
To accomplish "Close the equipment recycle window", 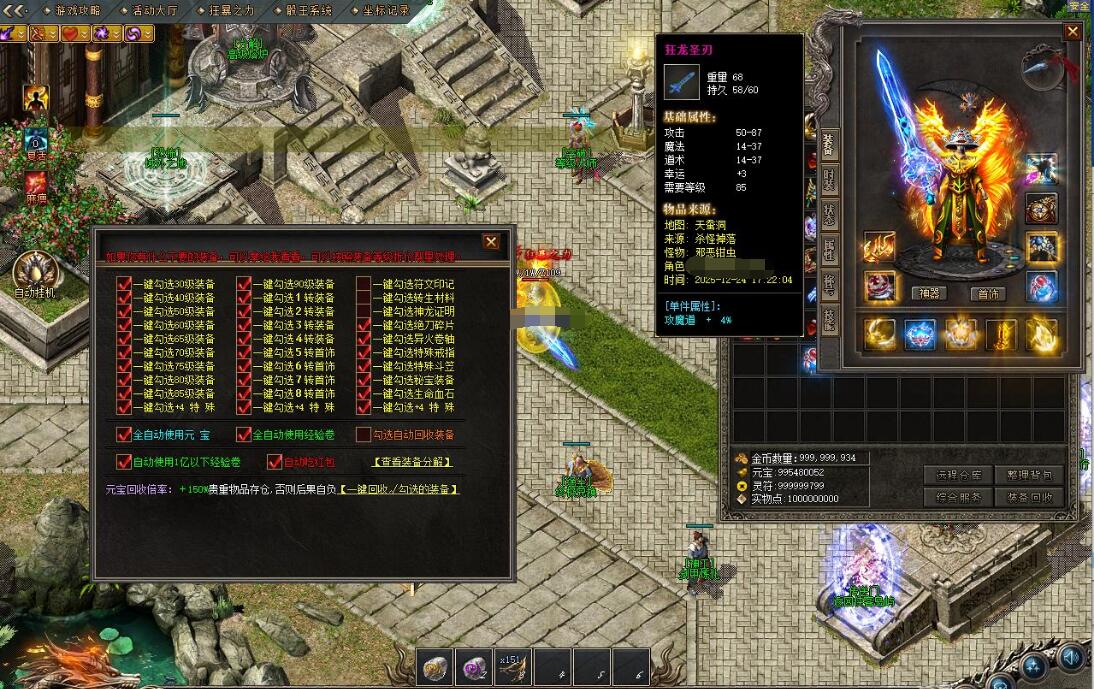I will tap(491, 242).
